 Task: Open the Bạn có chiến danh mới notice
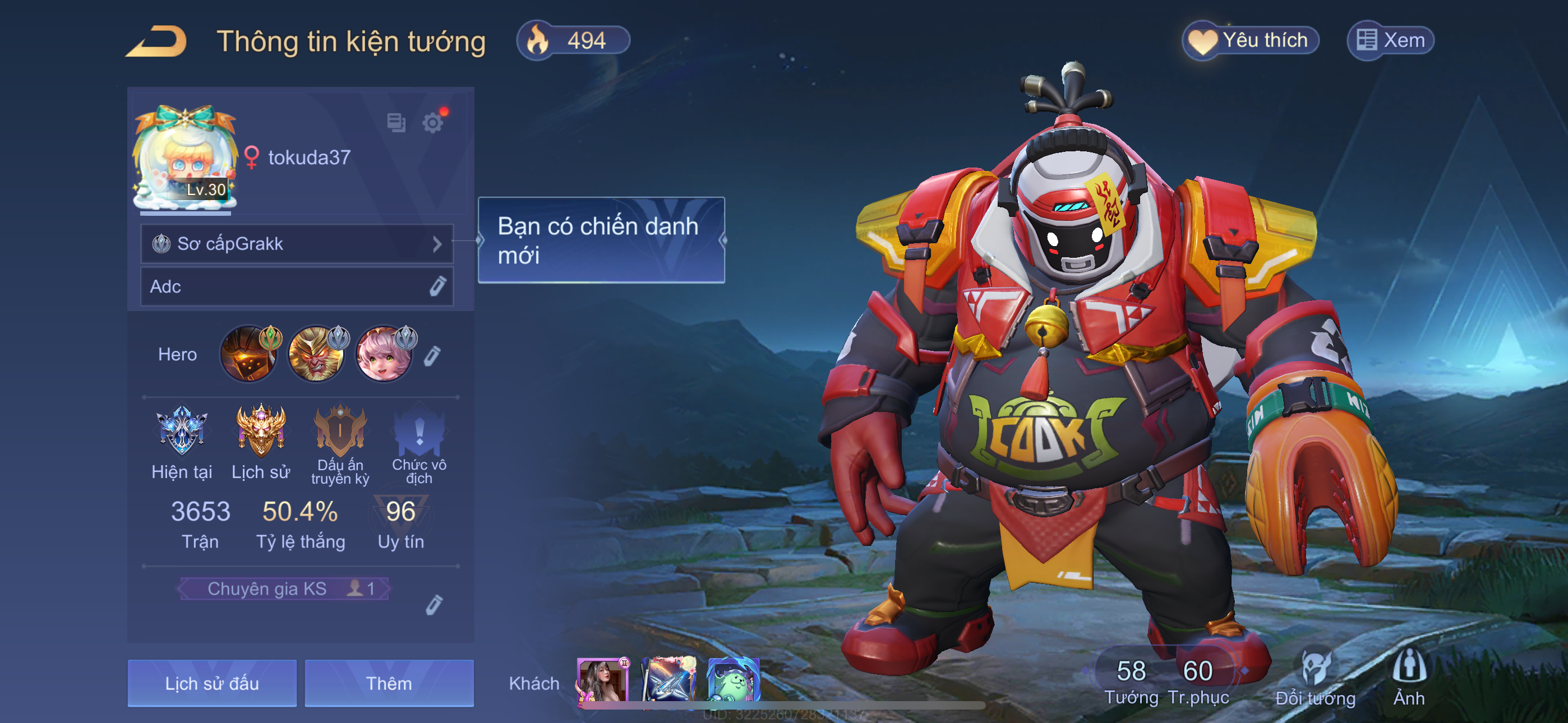click(601, 240)
